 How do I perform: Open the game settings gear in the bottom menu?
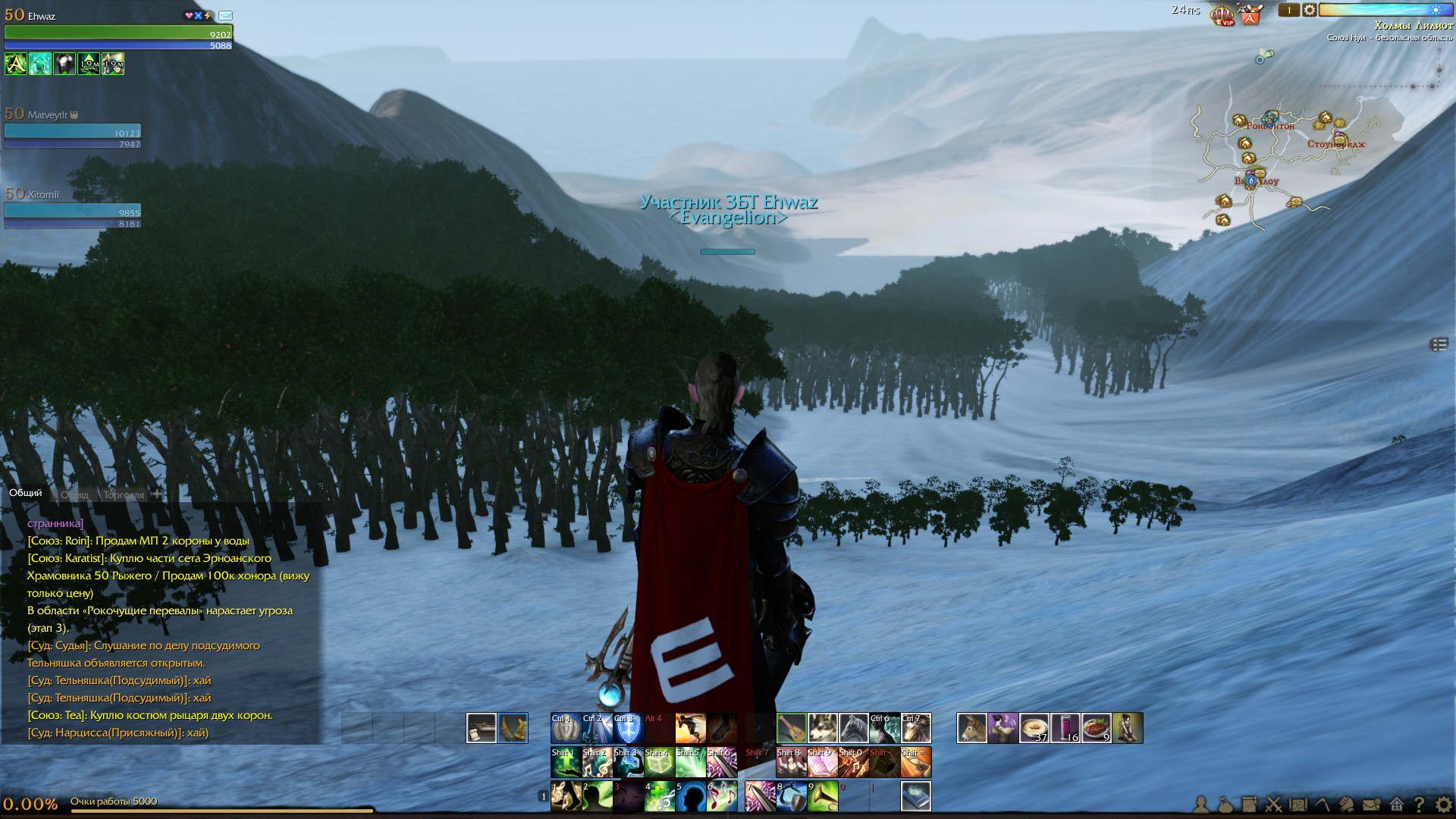tap(1444, 804)
